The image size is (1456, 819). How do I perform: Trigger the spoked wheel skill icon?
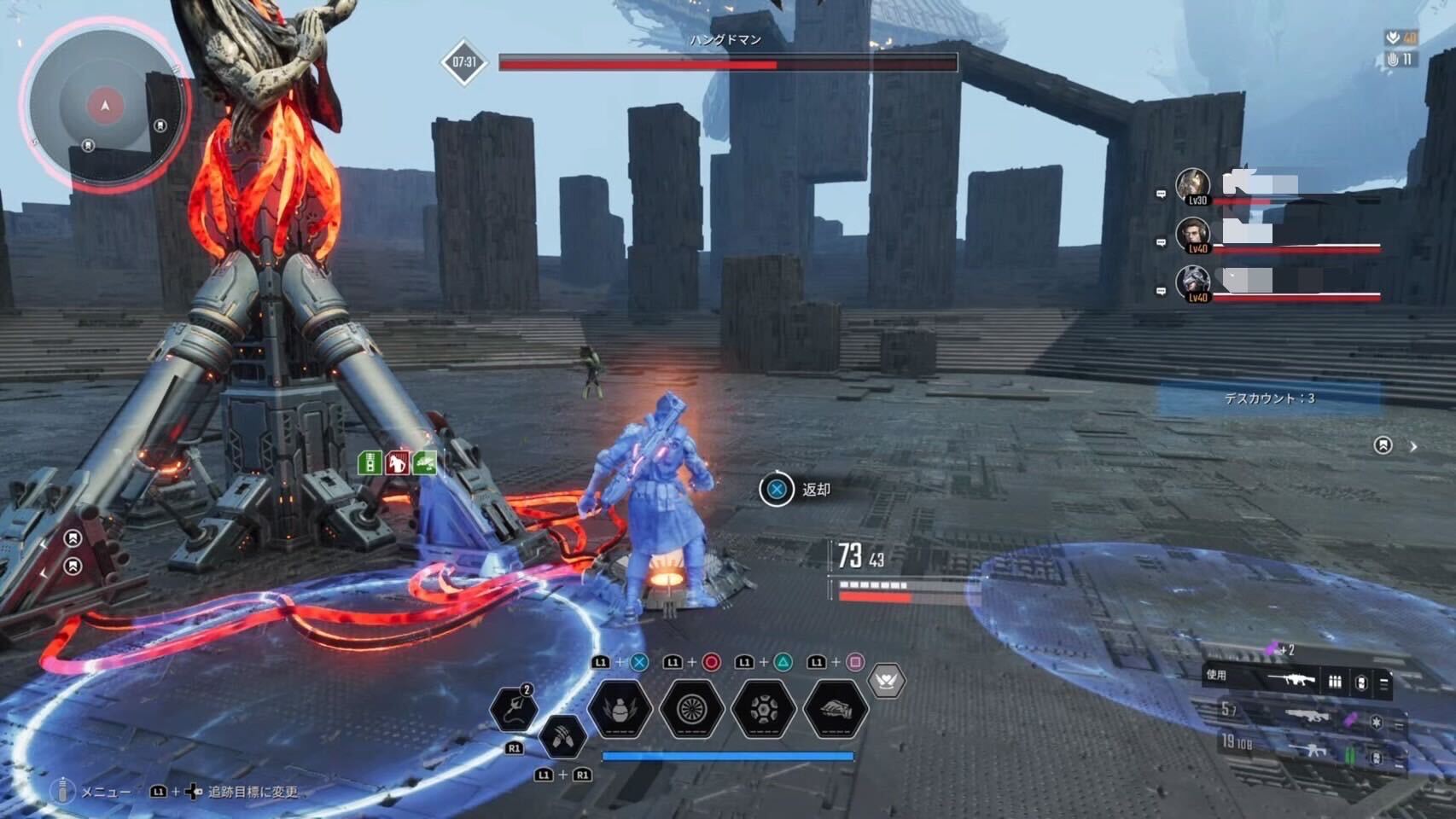[691, 708]
